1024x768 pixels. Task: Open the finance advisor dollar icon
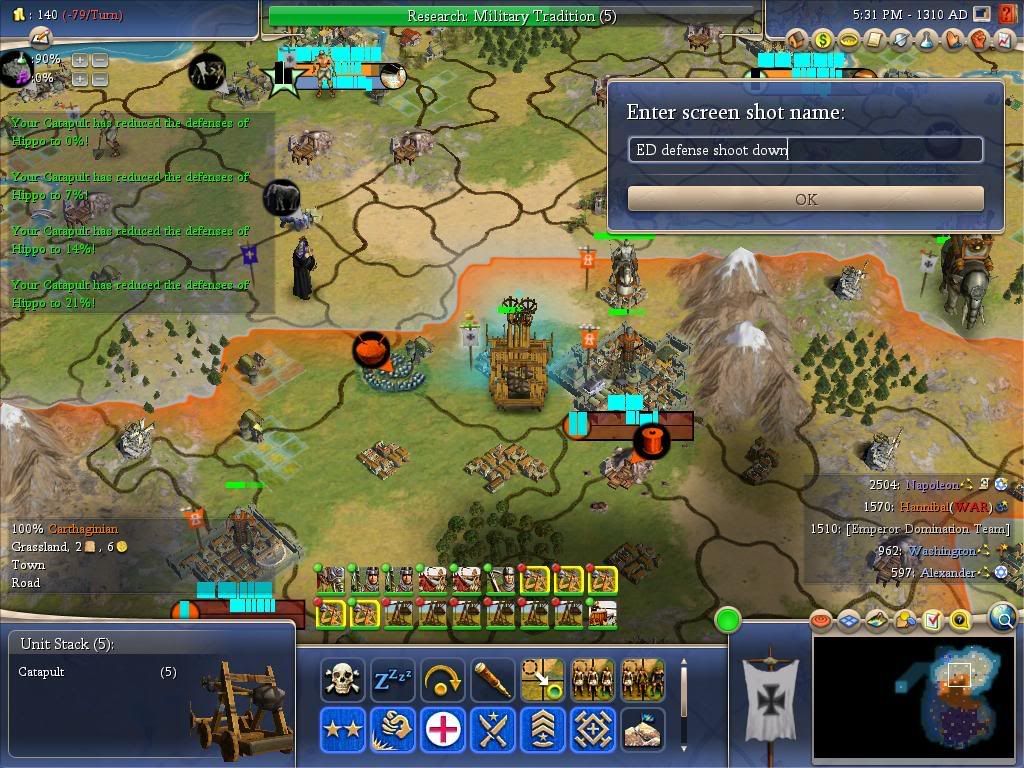pyautogui.click(x=823, y=40)
